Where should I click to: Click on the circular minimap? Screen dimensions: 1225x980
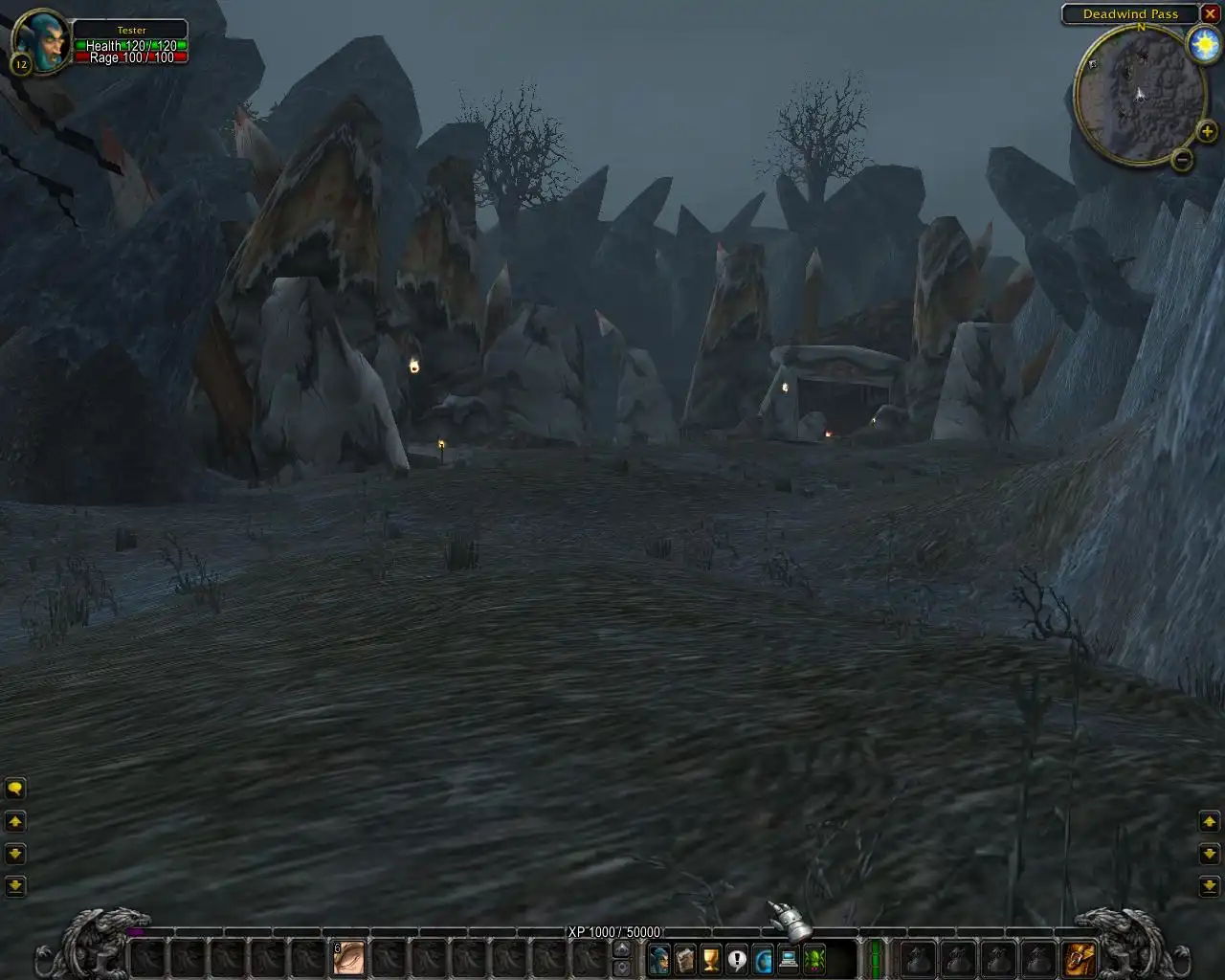coord(1139,94)
